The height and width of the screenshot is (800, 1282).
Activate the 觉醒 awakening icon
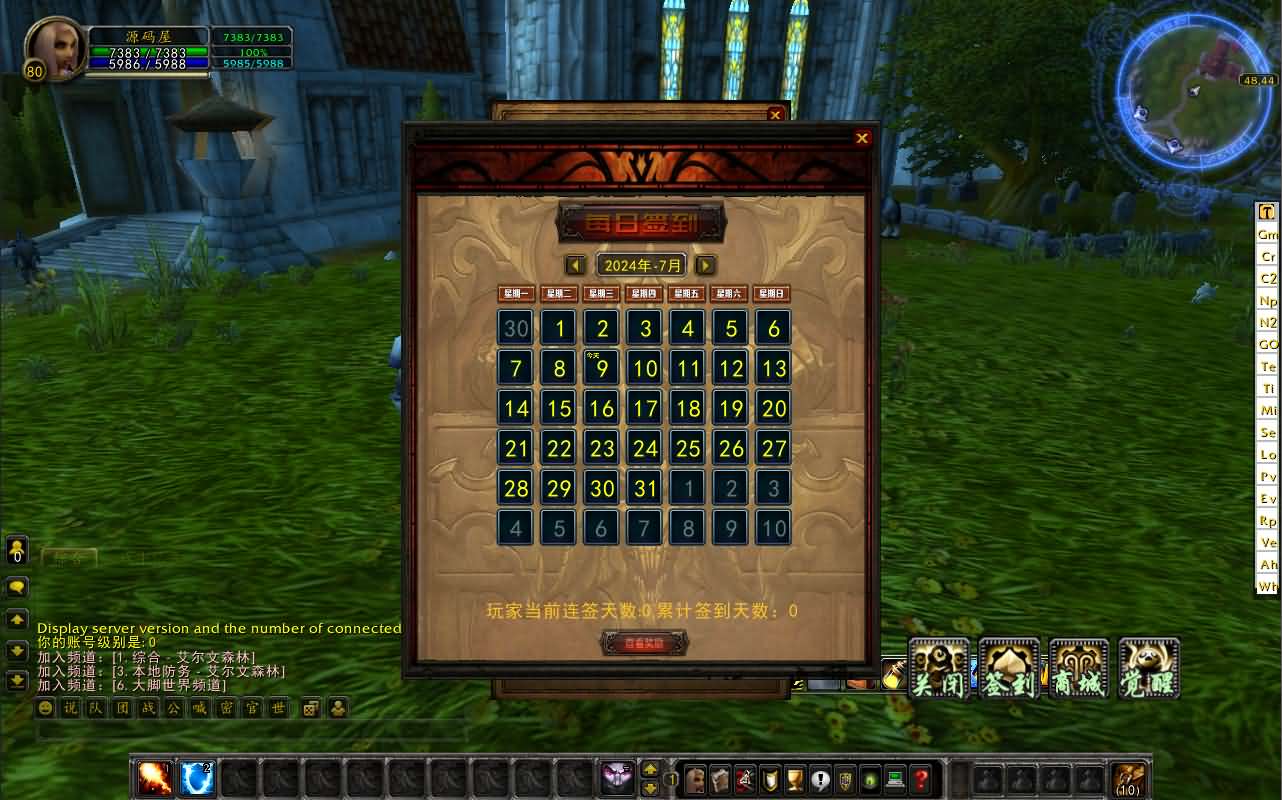(1149, 668)
